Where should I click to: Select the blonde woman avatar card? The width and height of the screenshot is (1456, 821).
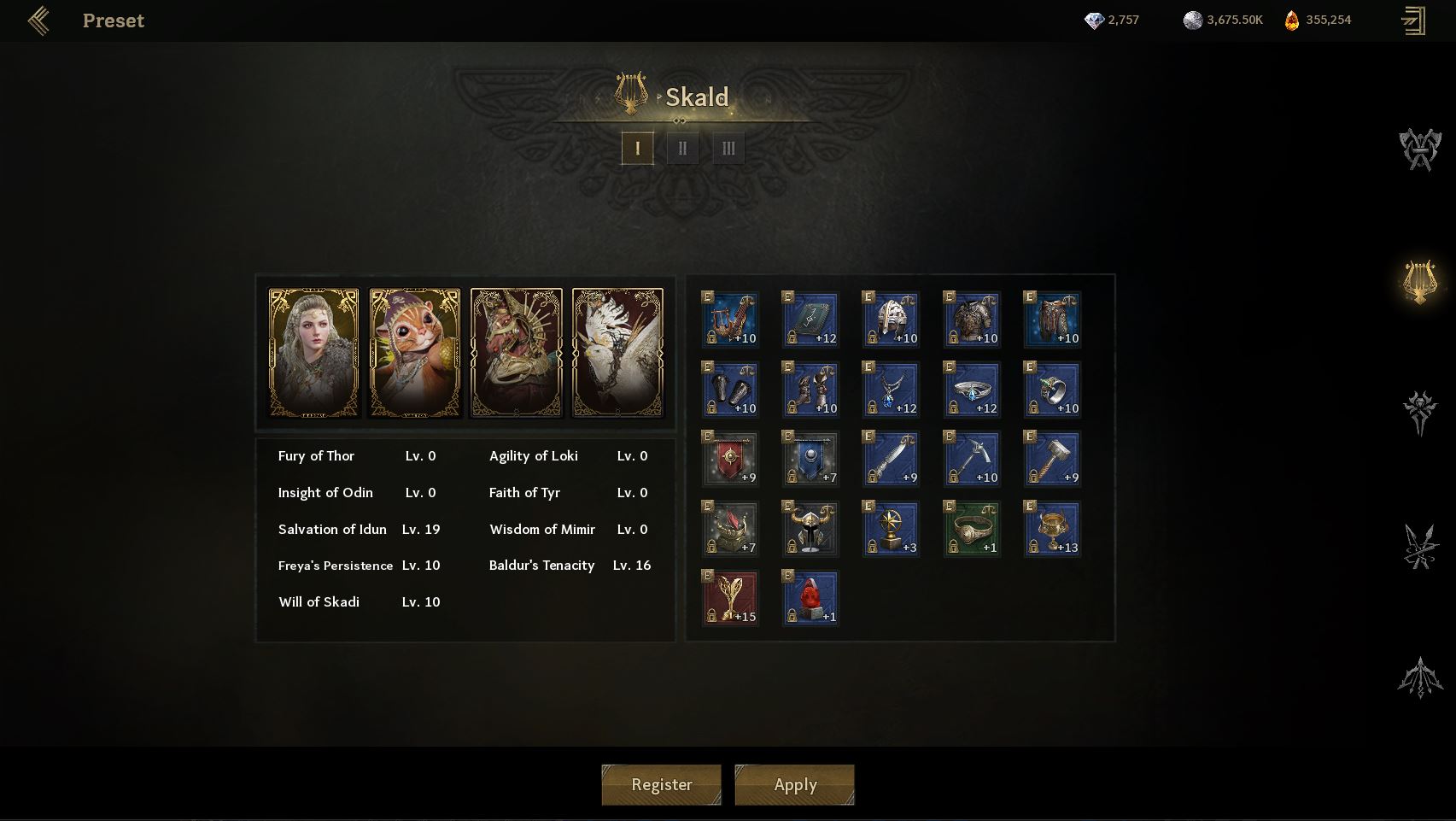point(313,353)
